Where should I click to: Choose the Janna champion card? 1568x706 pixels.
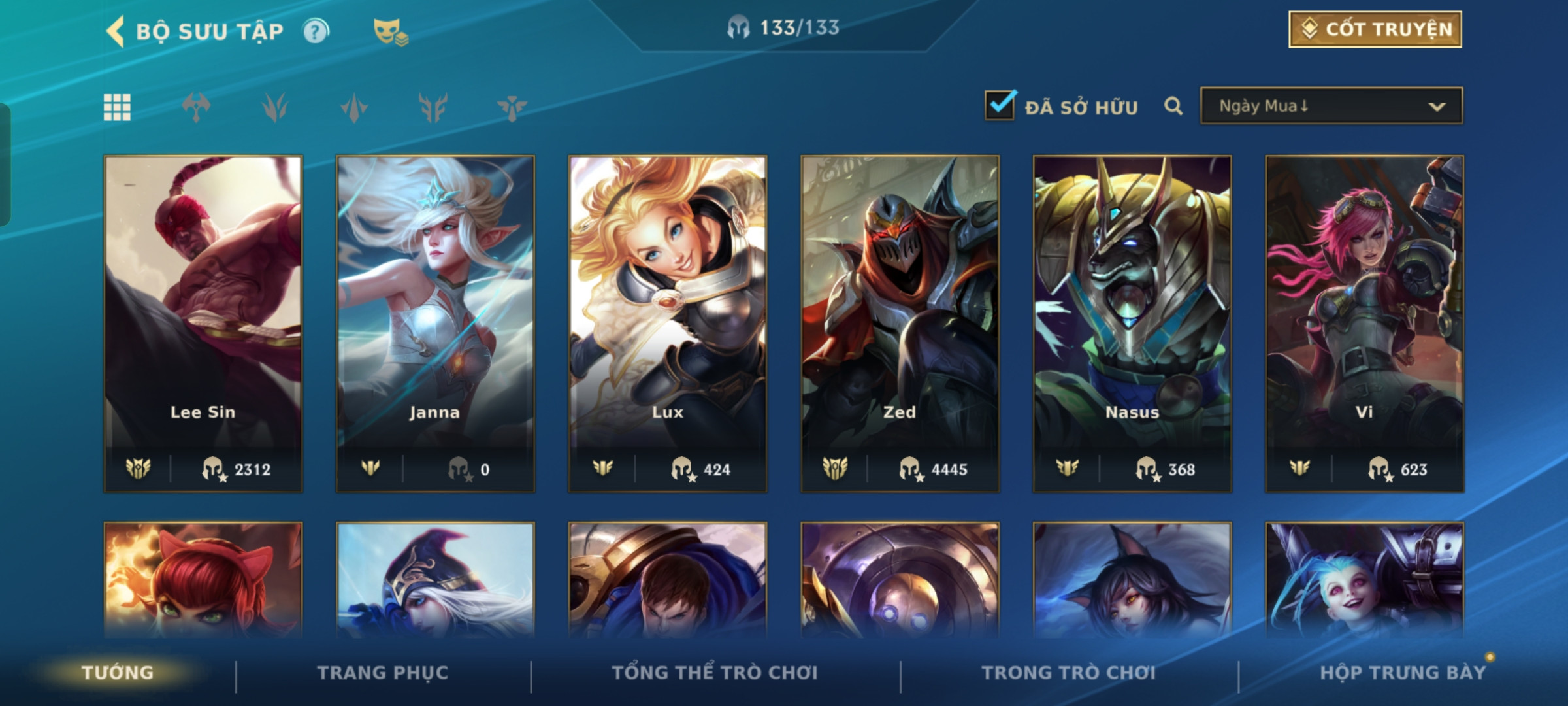(x=435, y=323)
